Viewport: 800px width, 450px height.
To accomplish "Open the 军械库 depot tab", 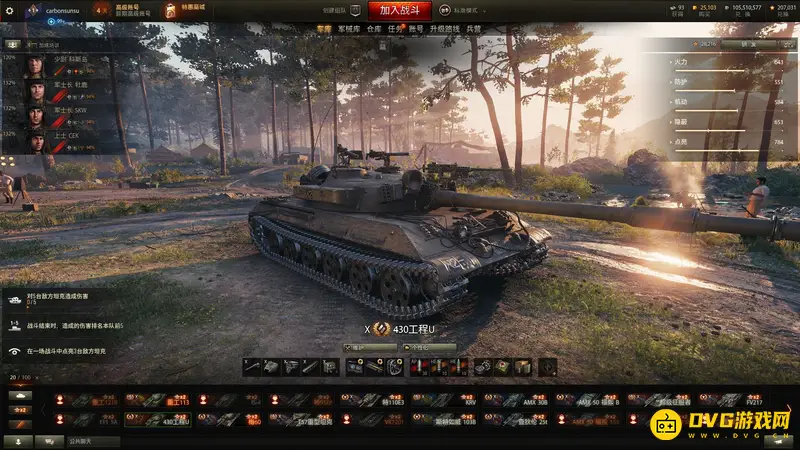I will tap(349, 30).
